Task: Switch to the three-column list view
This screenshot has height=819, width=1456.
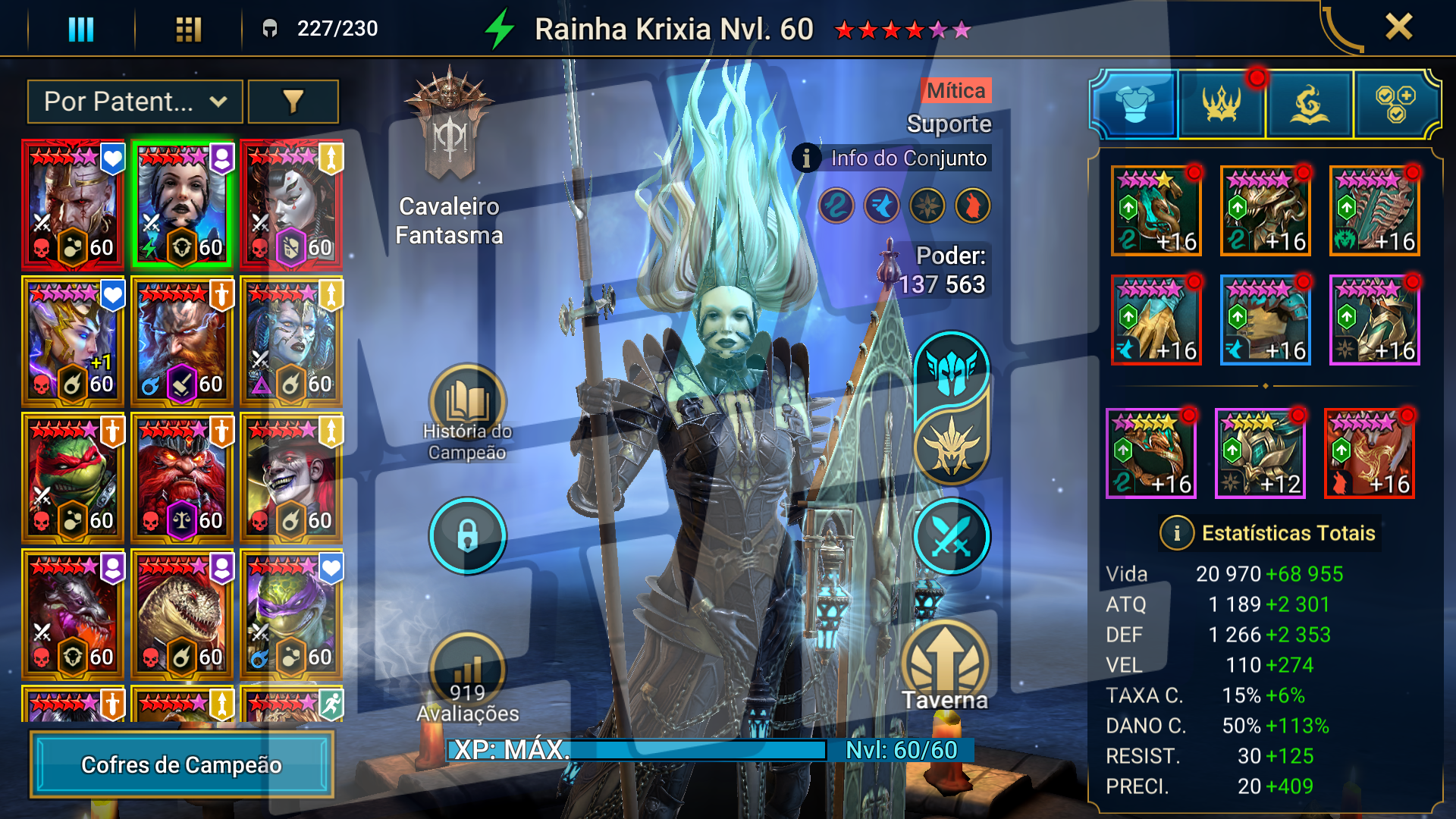Action: pos(81,29)
